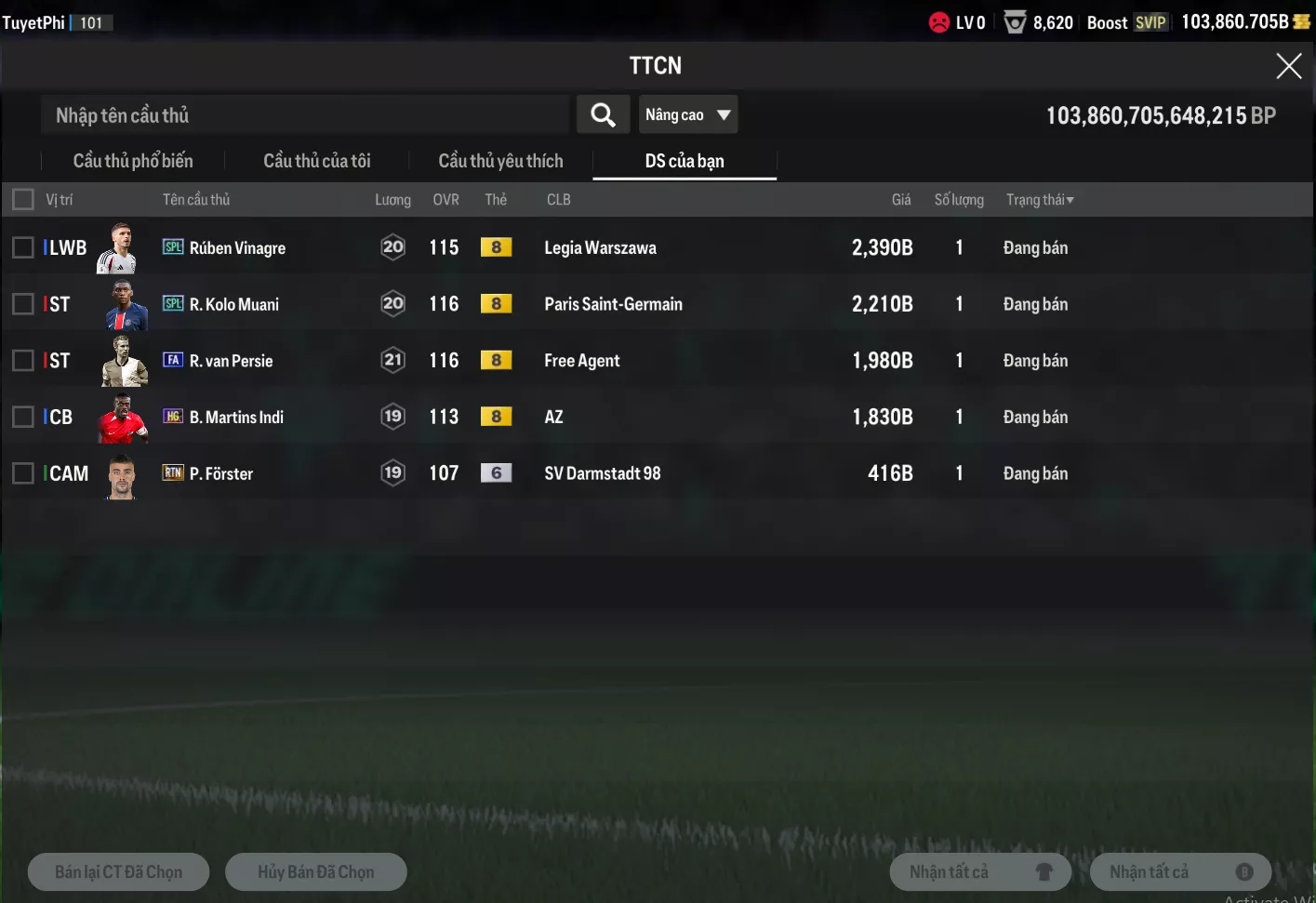1316x903 pixels.
Task: Tick the checkbox for Rúben Vinagre
Action: pos(23,247)
